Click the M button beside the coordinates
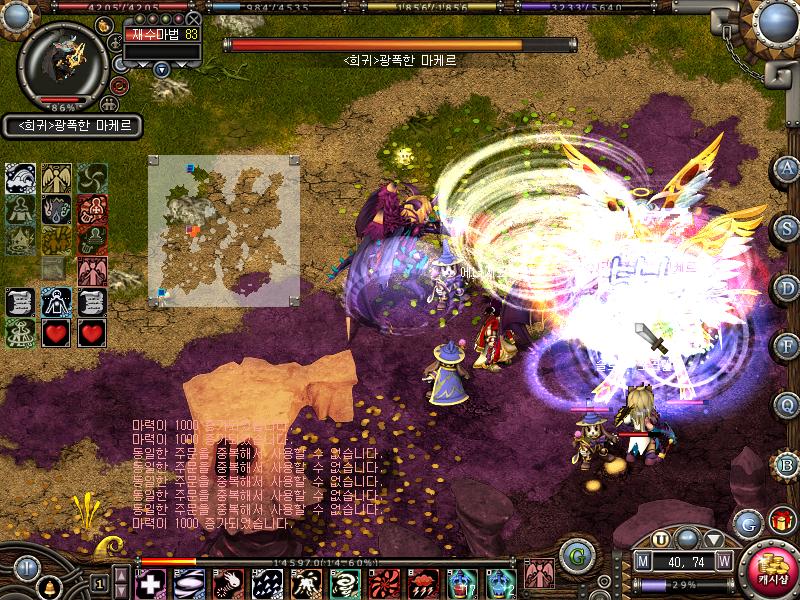The width and height of the screenshot is (800, 600). pyautogui.click(x=643, y=561)
